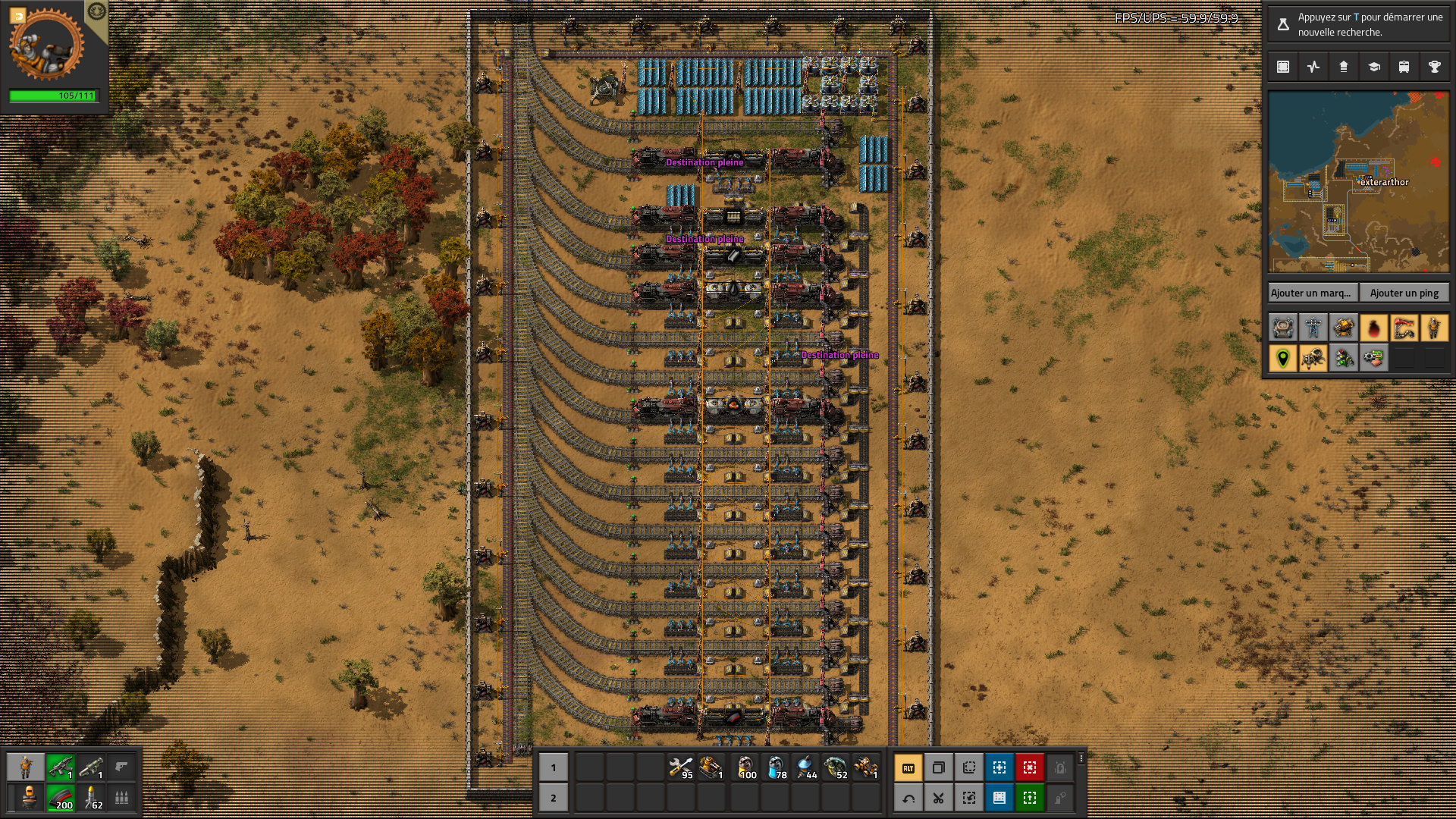Select the scissors cut tool
1456x819 pixels.
(x=939, y=798)
